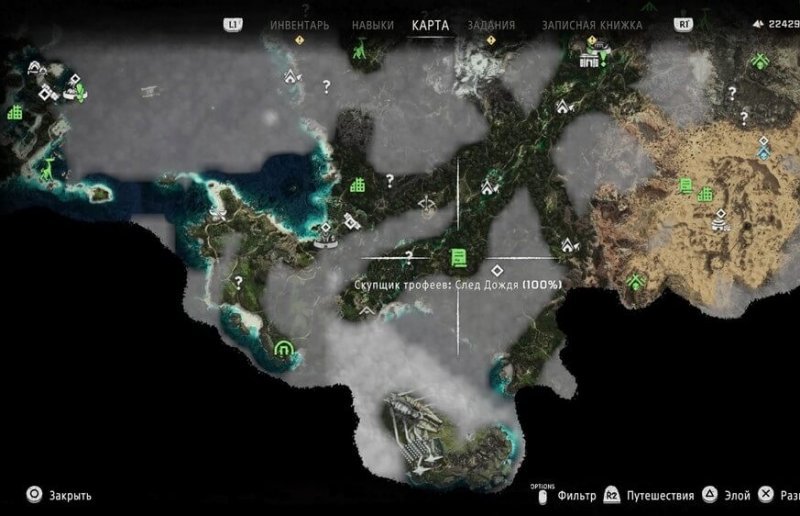The height and width of the screenshot is (516, 800).
Task: Open the ЗАПИСНАЯ КНИЖКА tab
Action: pyautogui.click(x=592, y=25)
